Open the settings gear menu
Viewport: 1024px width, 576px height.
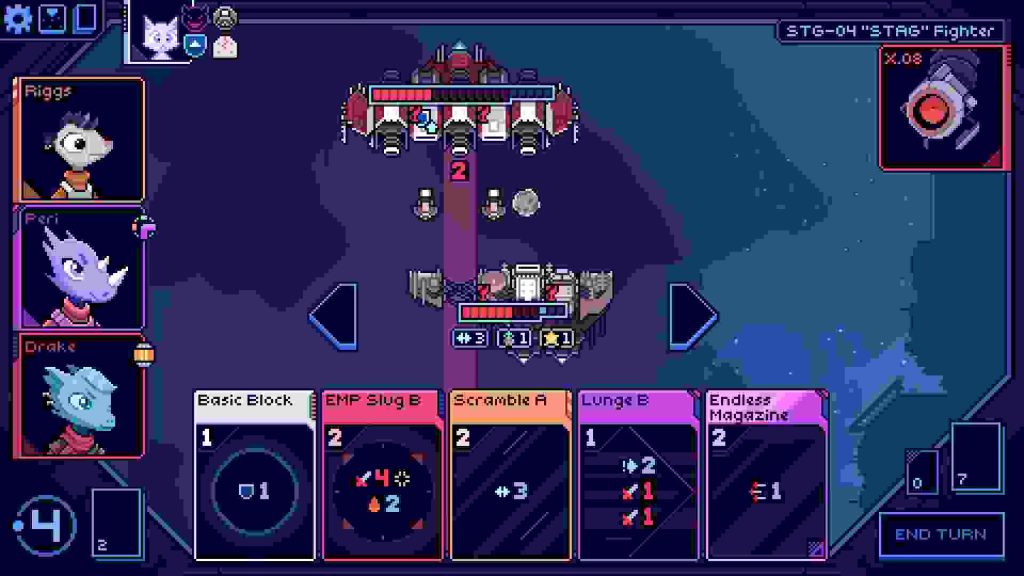tap(17, 19)
